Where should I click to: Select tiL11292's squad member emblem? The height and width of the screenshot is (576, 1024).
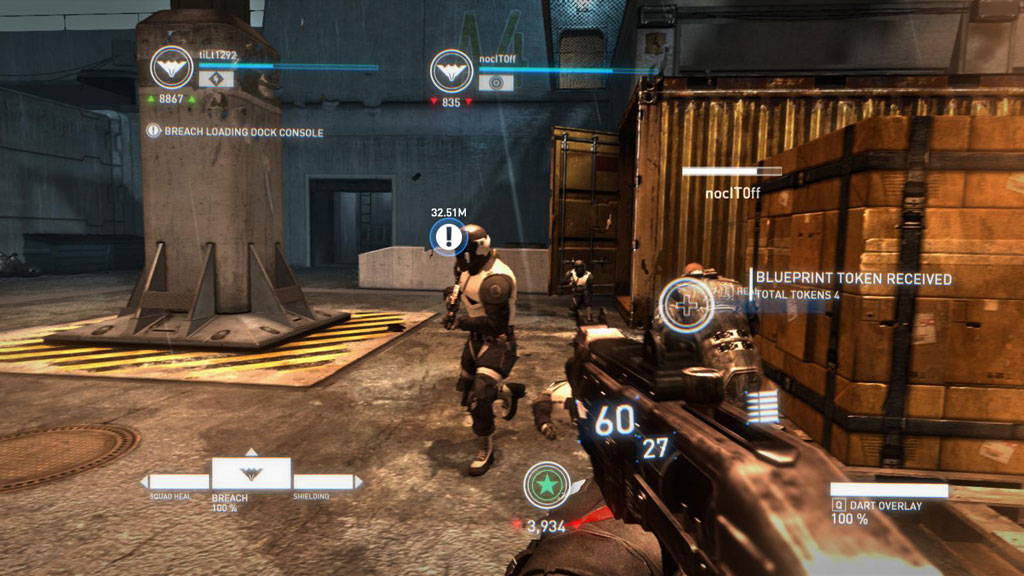point(172,67)
